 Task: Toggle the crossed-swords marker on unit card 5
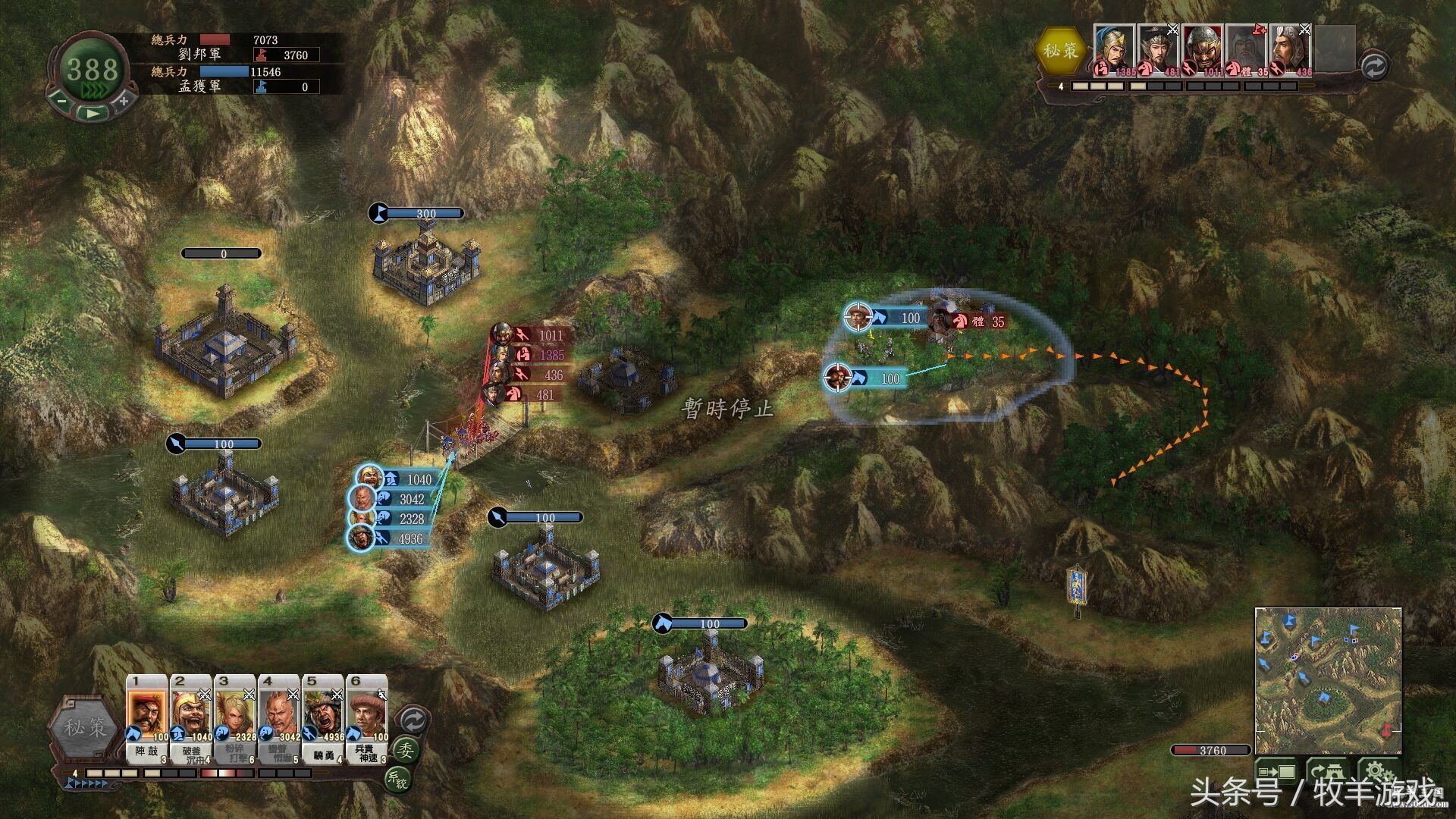337,695
